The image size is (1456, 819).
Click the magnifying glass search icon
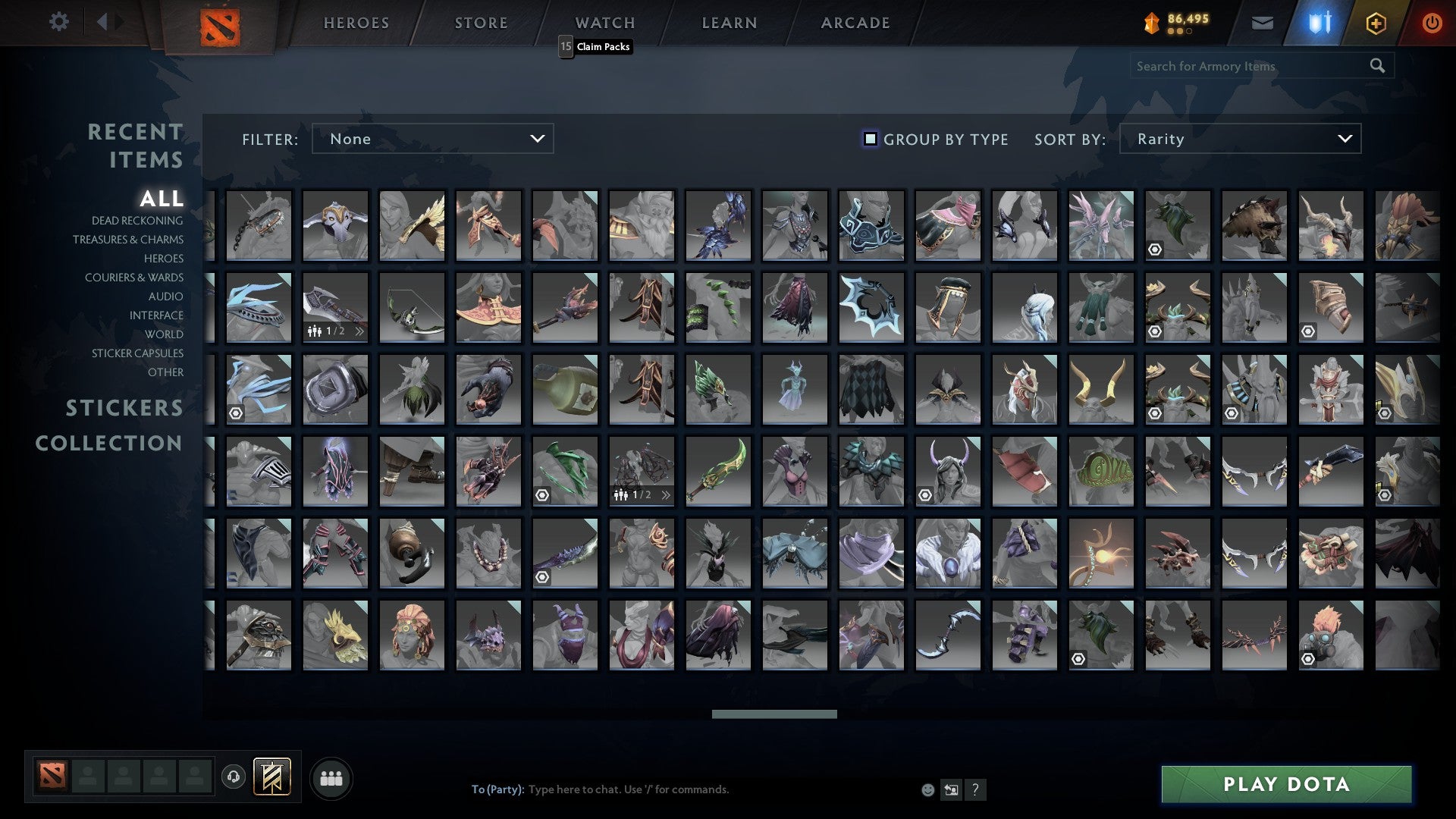[1377, 66]
